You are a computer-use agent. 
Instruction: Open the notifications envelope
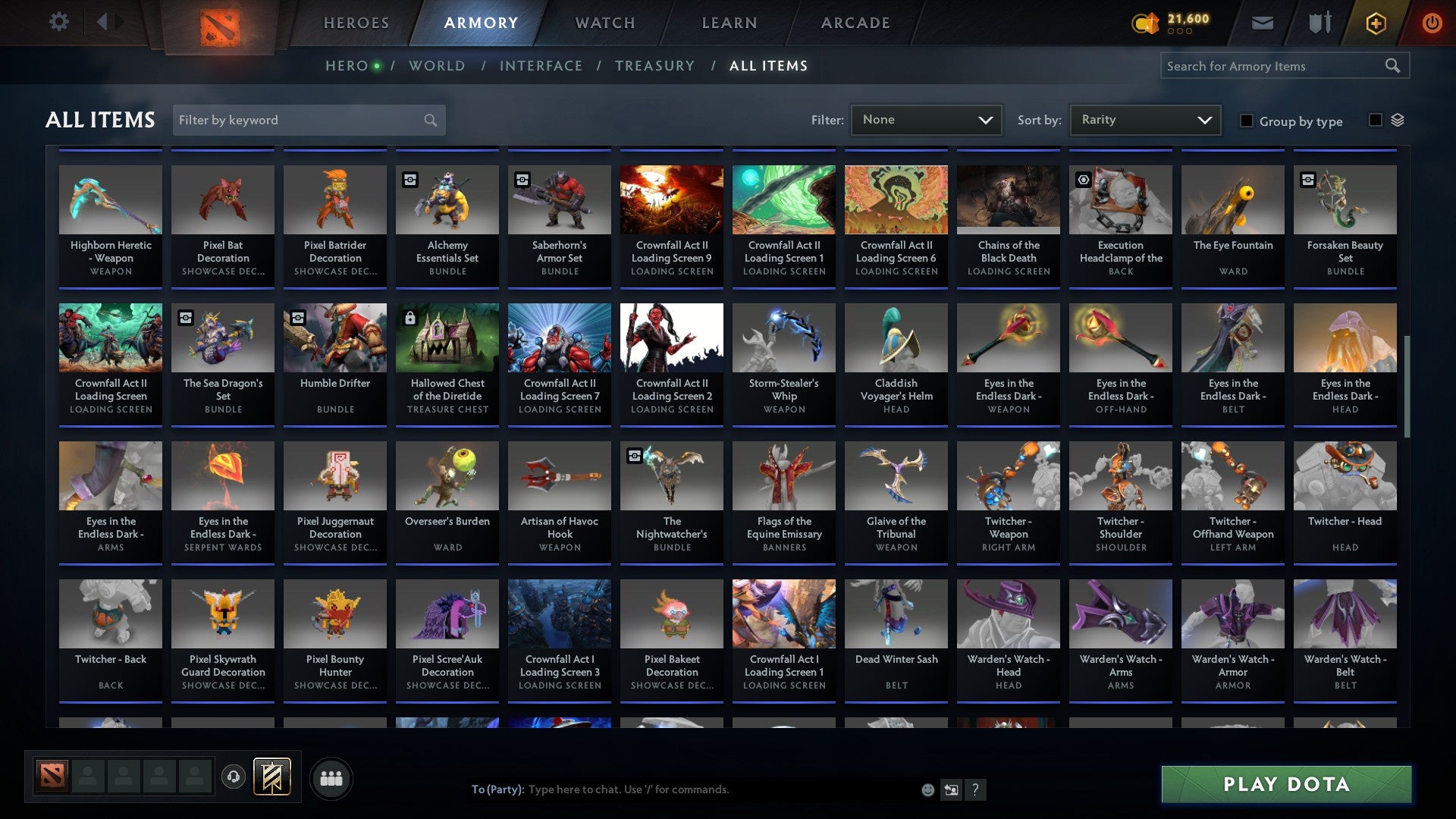pyautogui.click(x=1263, y=23)
